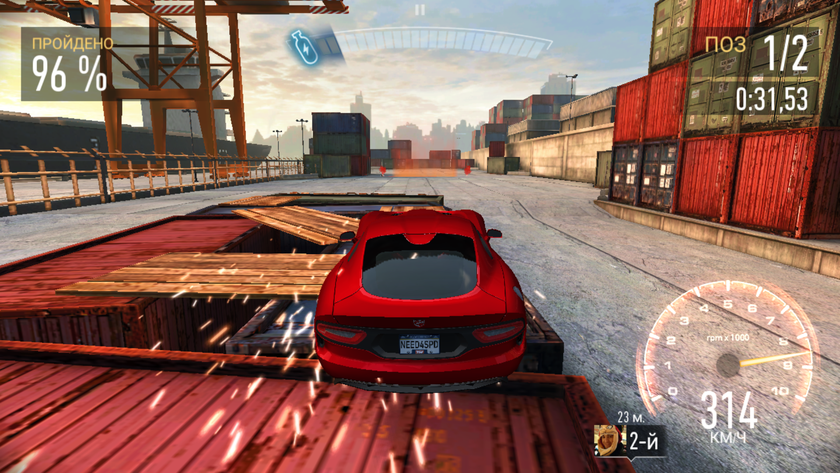Activate the nitro boost icon
Image resolution: width=840 pixels, height=473 pixels.
point(304,46)
